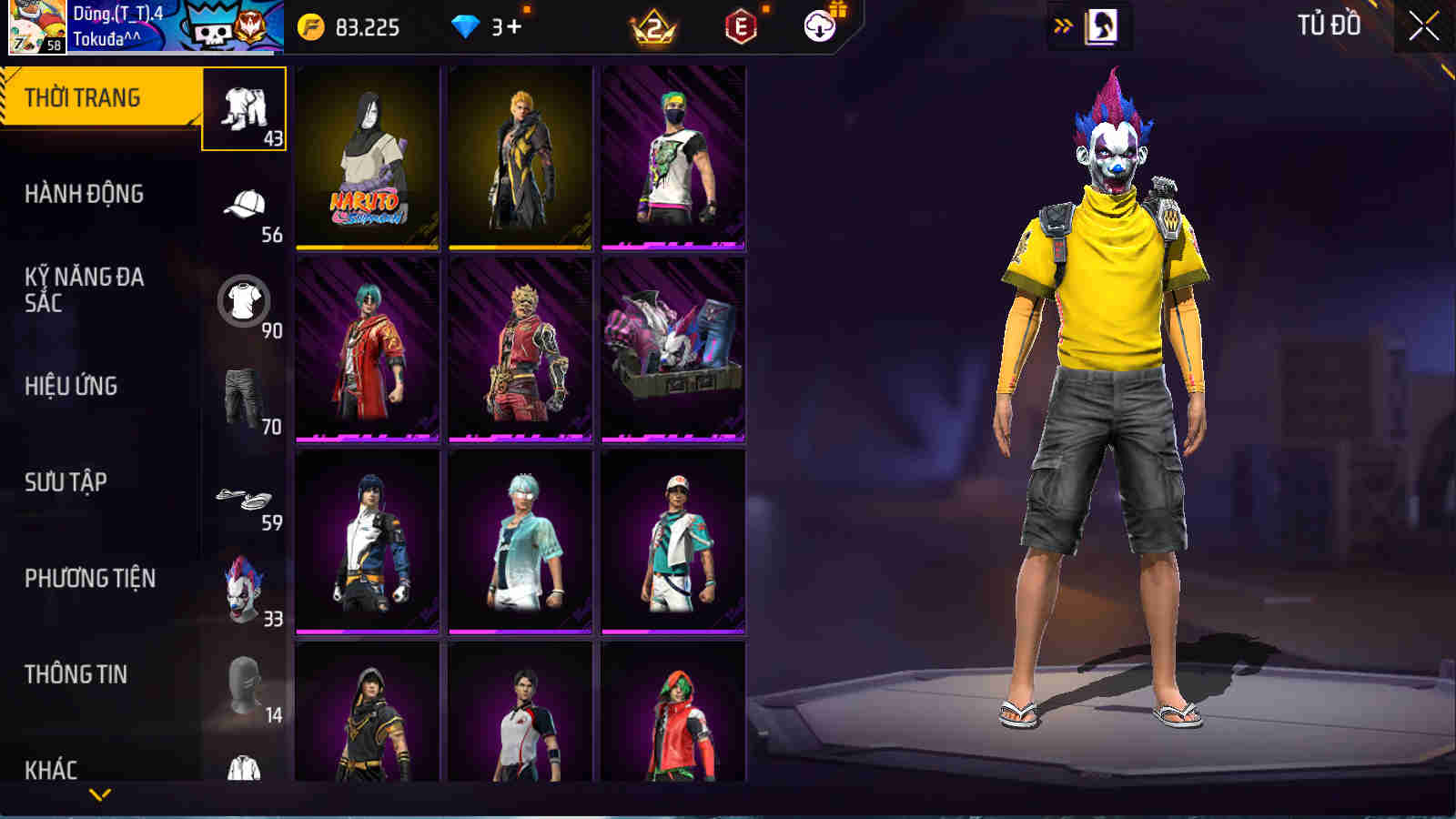
Task: Open the footwear category with 59 items
Action: (x=243, y=491)
